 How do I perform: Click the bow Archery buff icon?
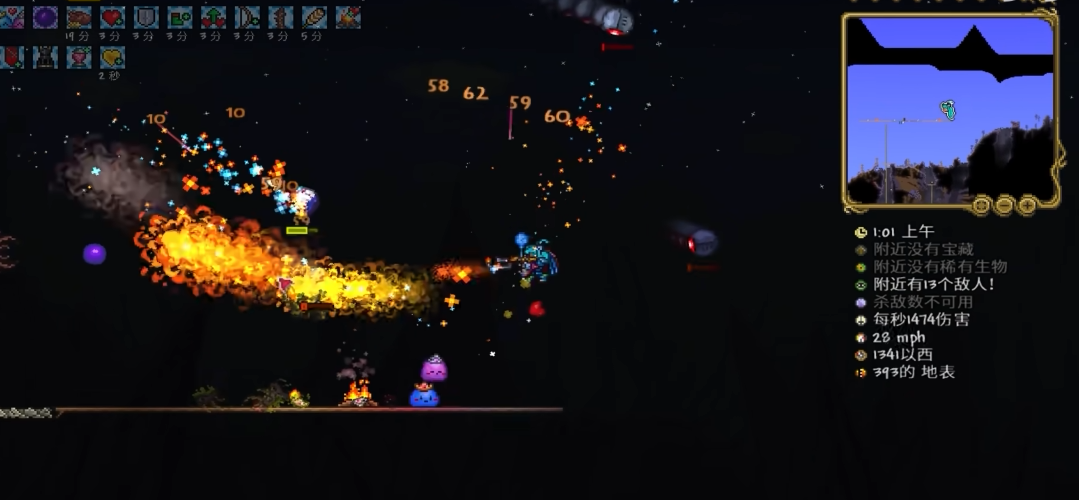coord(247,17)
